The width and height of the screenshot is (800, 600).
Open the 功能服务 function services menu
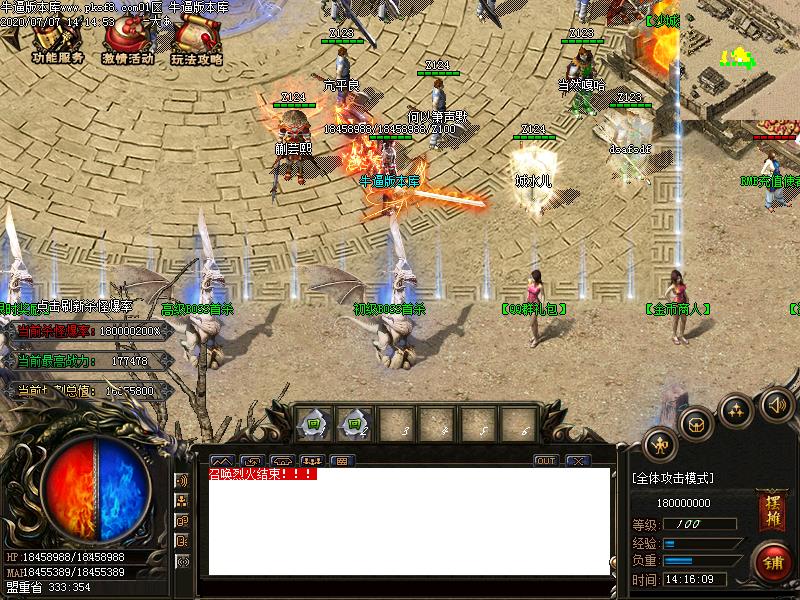click(x=57, y=42)
